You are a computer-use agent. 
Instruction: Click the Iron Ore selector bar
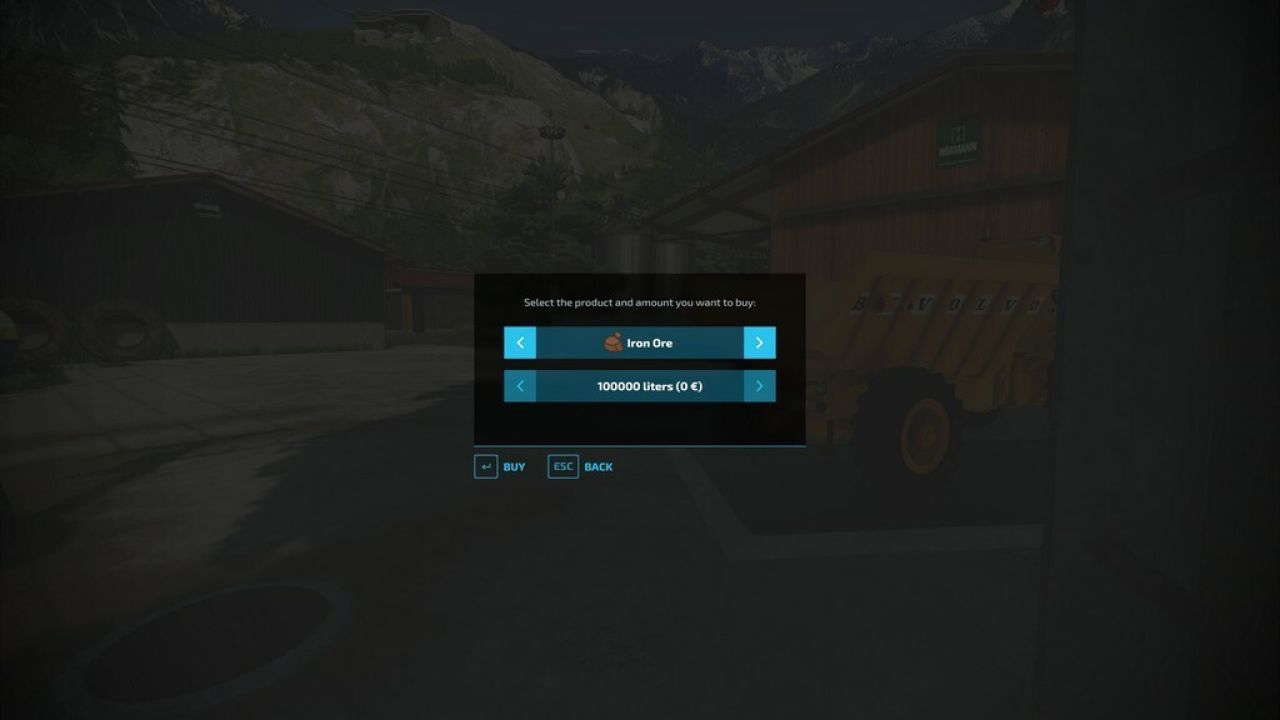[639, 342]
